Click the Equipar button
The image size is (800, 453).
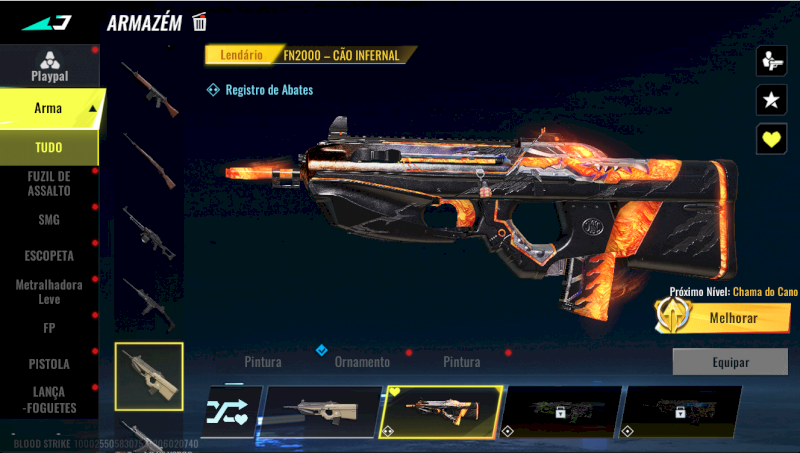pos(729,362)
